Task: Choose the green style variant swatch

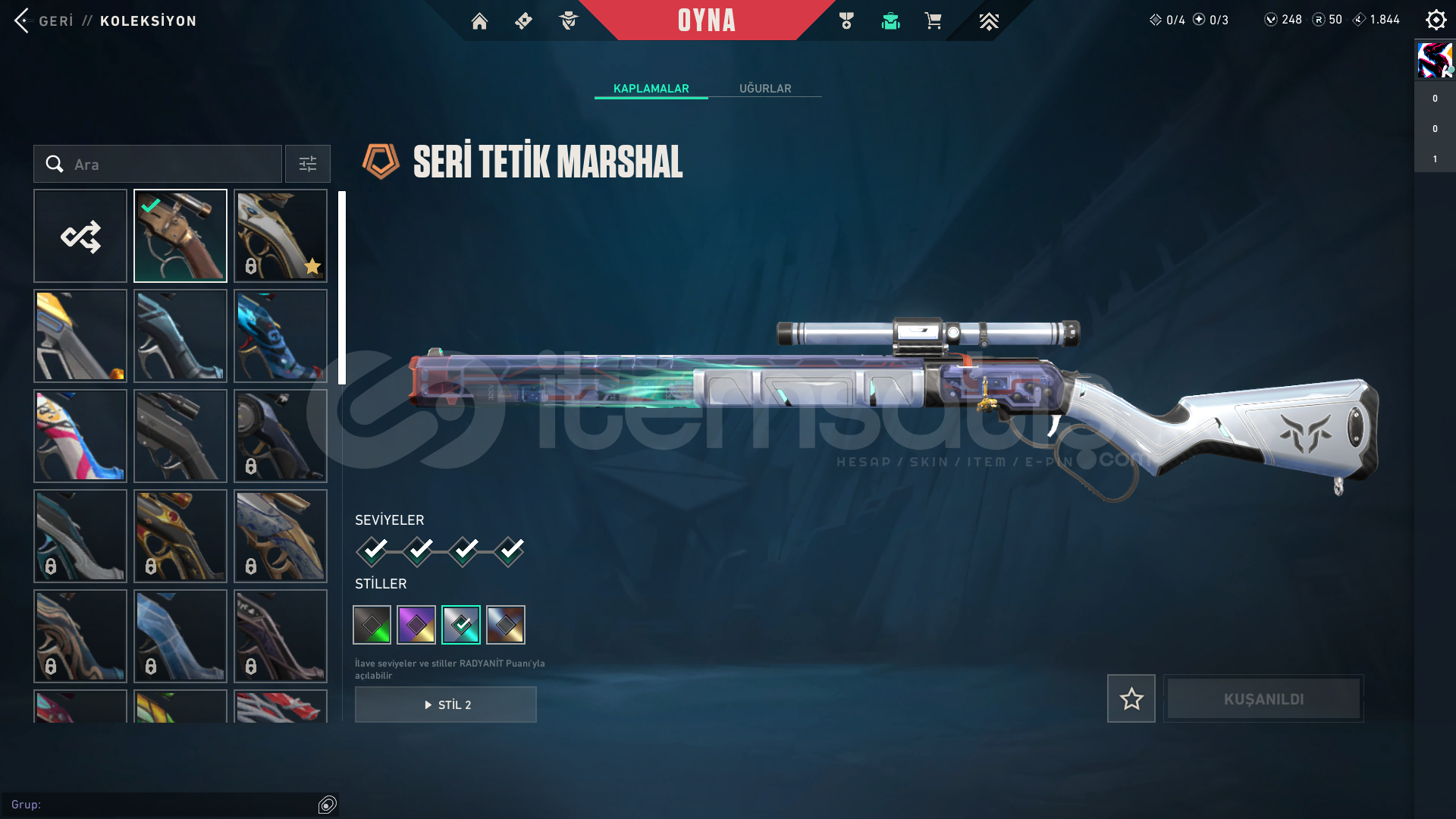Action: 372,625
